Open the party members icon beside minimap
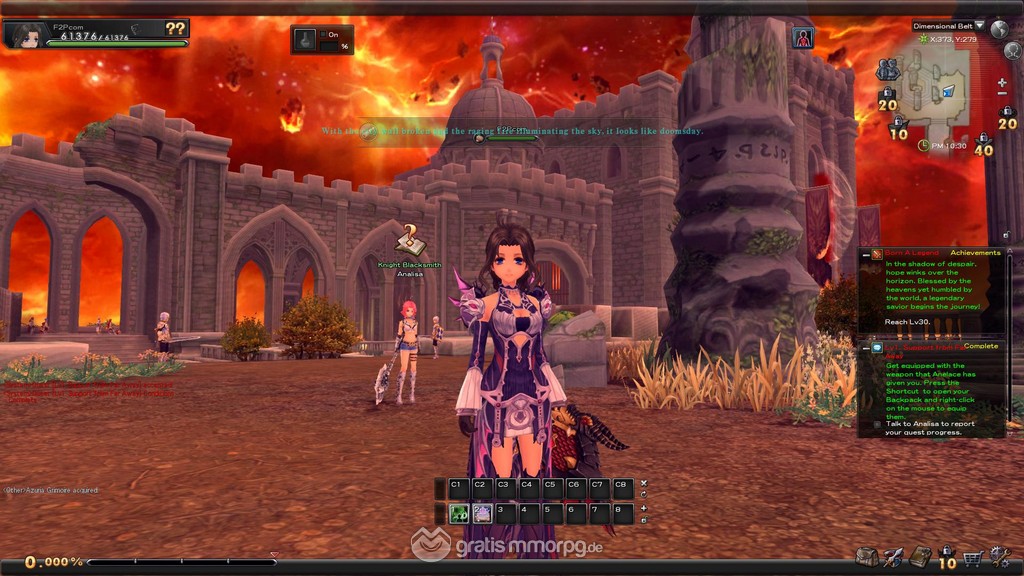Viewport: 1024px width, 576px height. pyautogui.click(x=887, y=70)
